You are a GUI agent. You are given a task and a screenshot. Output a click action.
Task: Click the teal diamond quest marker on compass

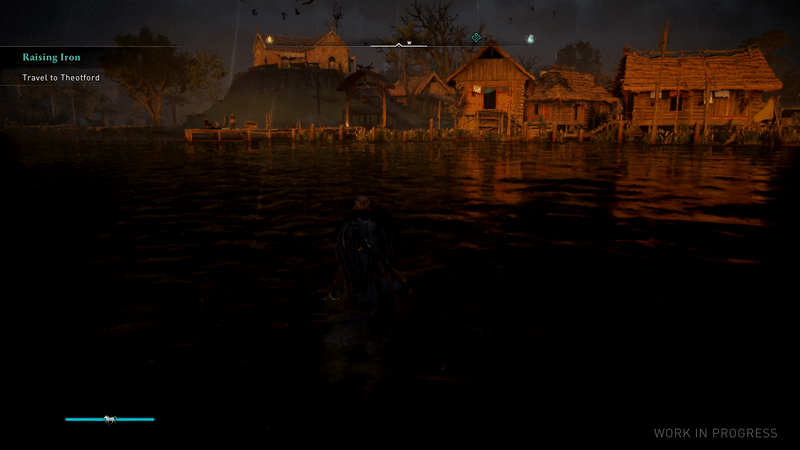(477, 38)
